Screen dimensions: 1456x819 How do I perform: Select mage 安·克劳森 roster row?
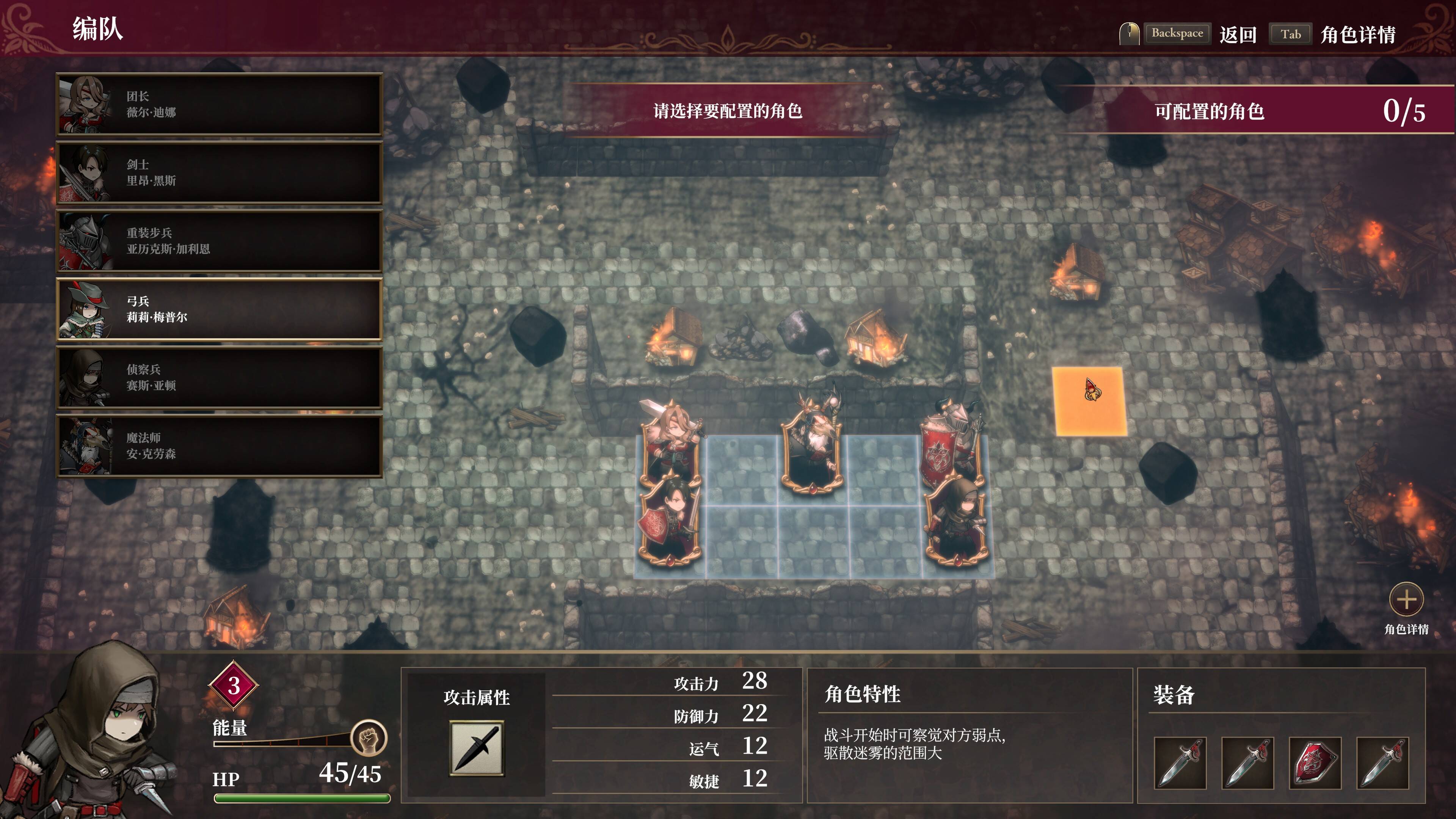(x=219, y=446)
